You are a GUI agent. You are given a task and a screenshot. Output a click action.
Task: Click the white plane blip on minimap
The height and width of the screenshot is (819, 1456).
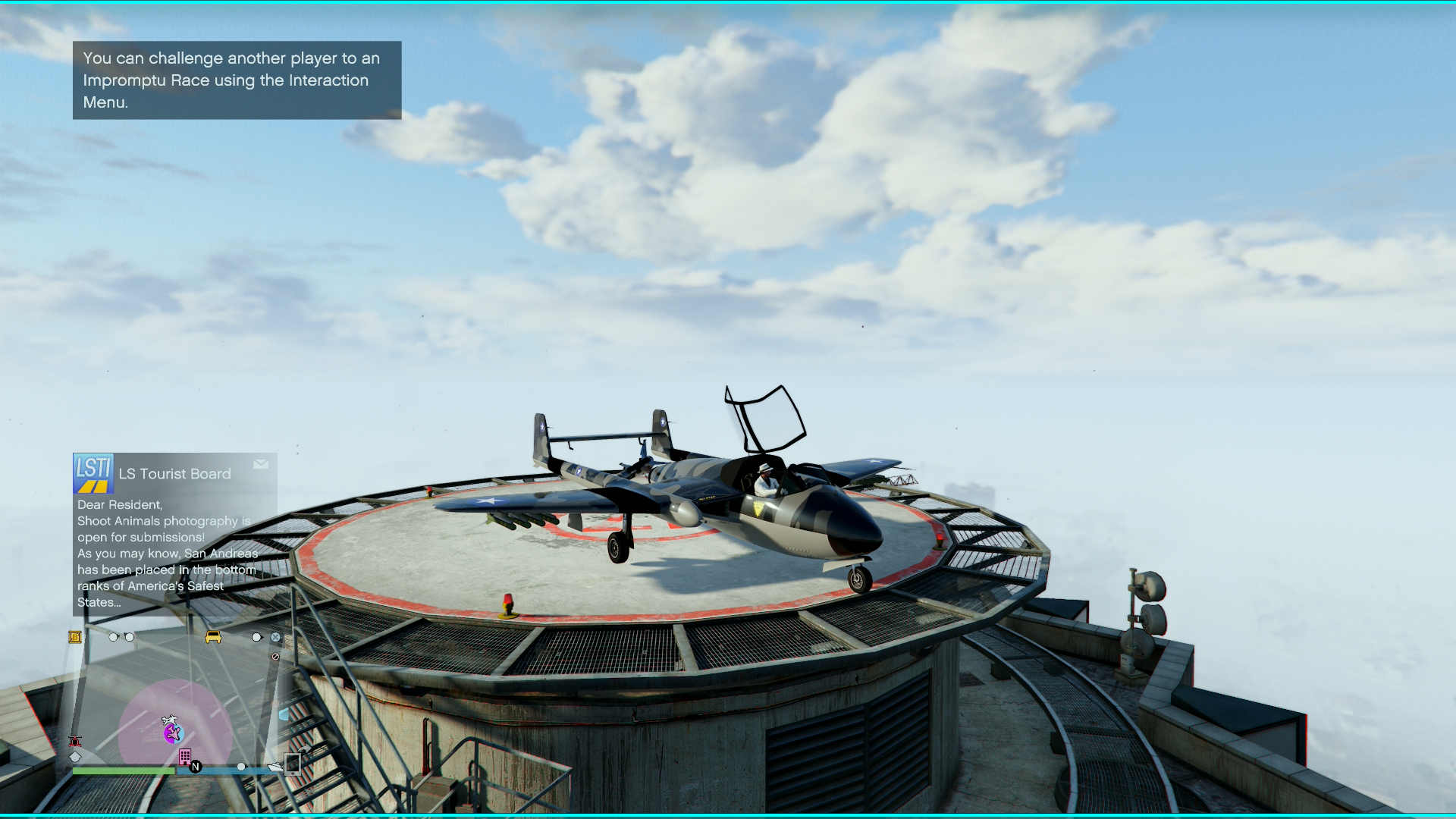click(170, 720)
